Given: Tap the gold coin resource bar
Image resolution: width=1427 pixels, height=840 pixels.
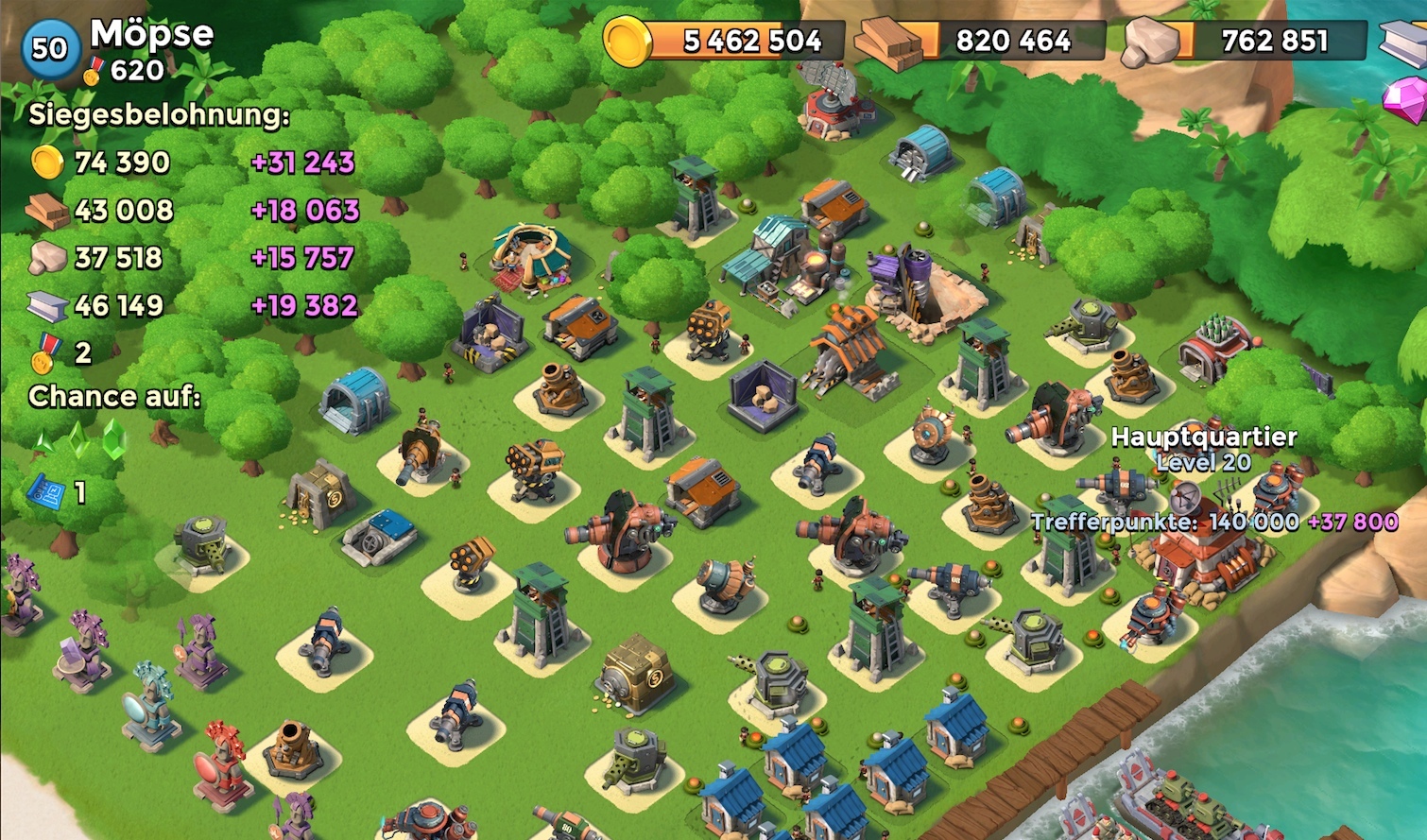Looking at the screenshot, I should click(x=726, y=41).
